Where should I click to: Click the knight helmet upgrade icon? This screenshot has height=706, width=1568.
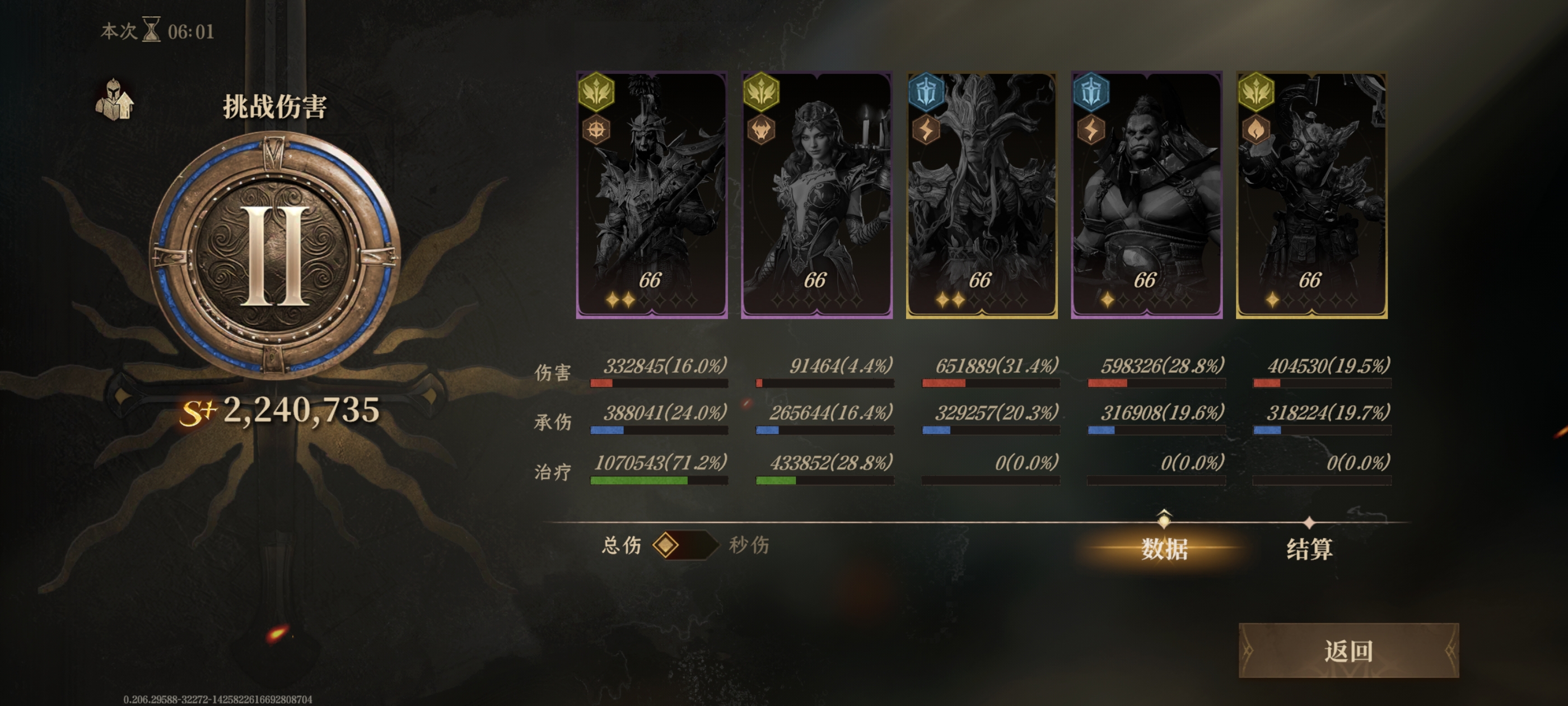pyautogui.click(x=114, y=100)
